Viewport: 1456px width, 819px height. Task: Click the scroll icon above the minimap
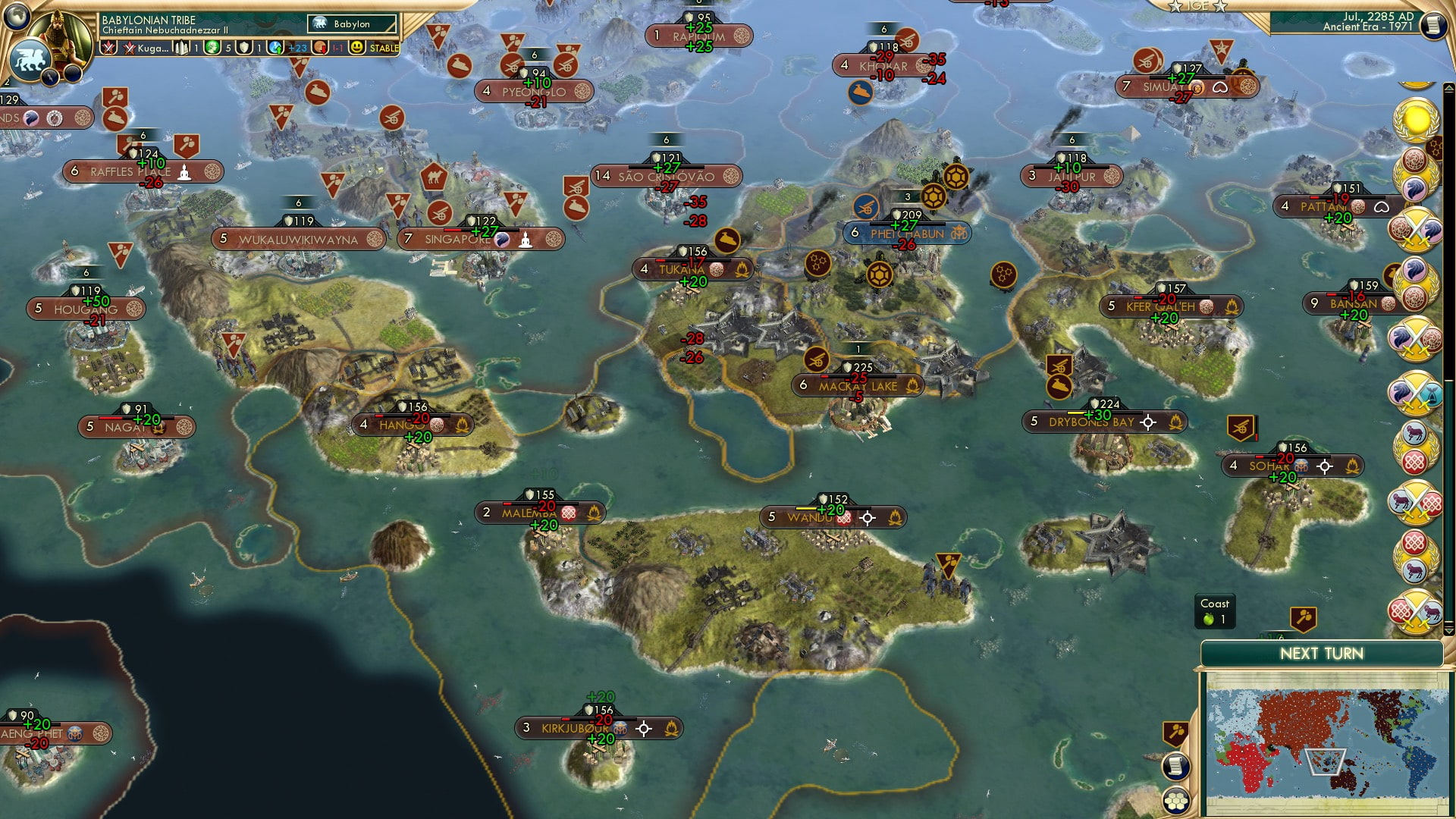(1175, 767)
